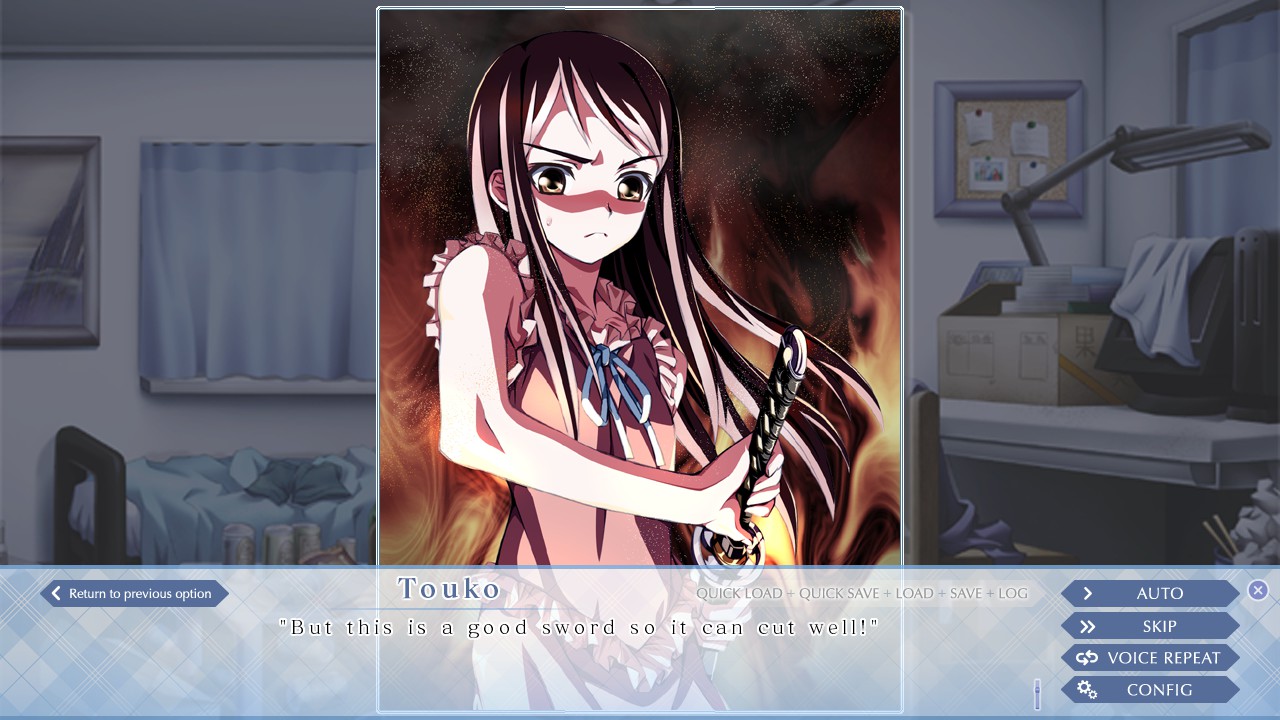
Task: Click QUICK LOAD
Action: click(740, 593)
